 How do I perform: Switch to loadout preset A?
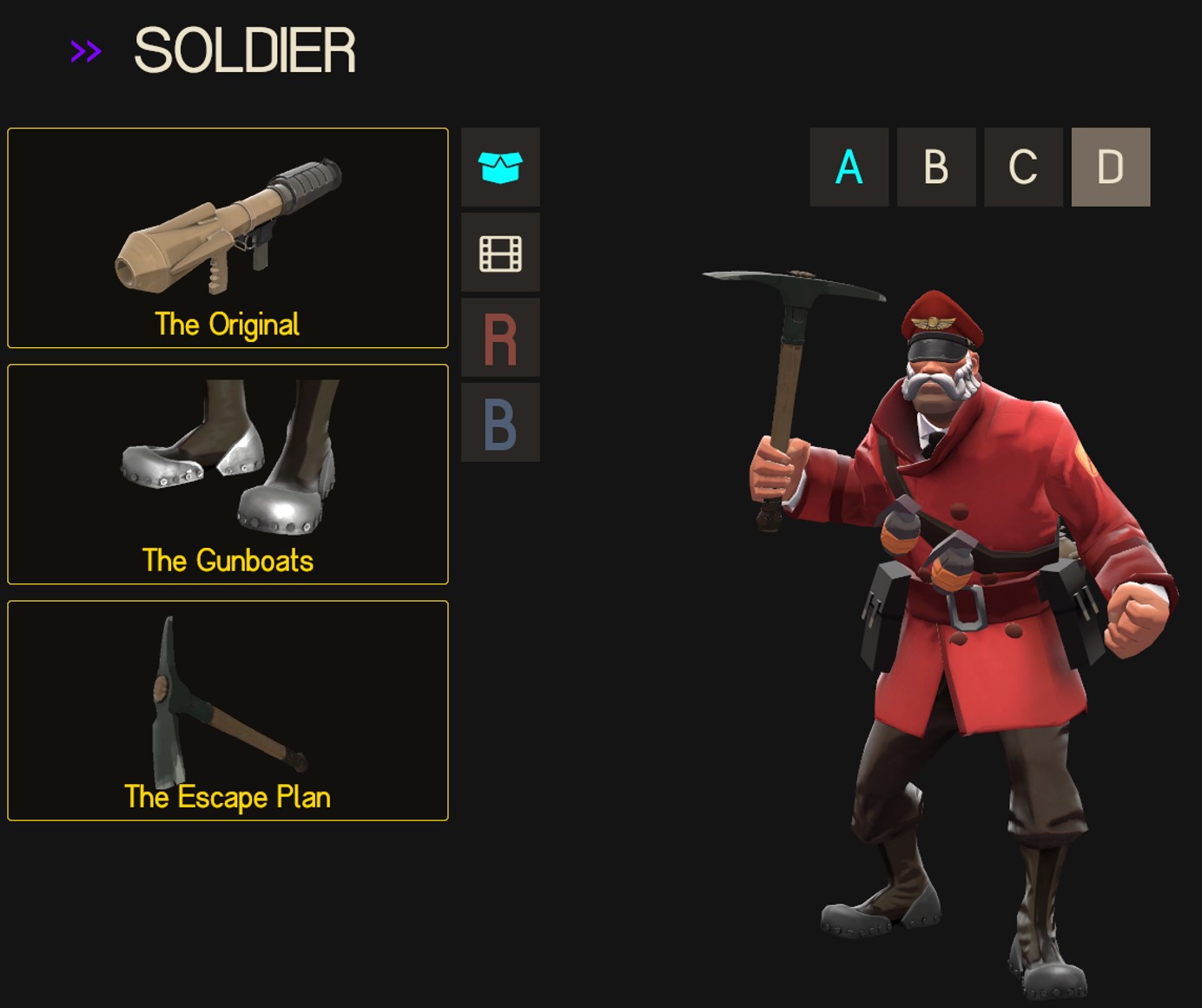pyautogui.click(x=849, y=168)
